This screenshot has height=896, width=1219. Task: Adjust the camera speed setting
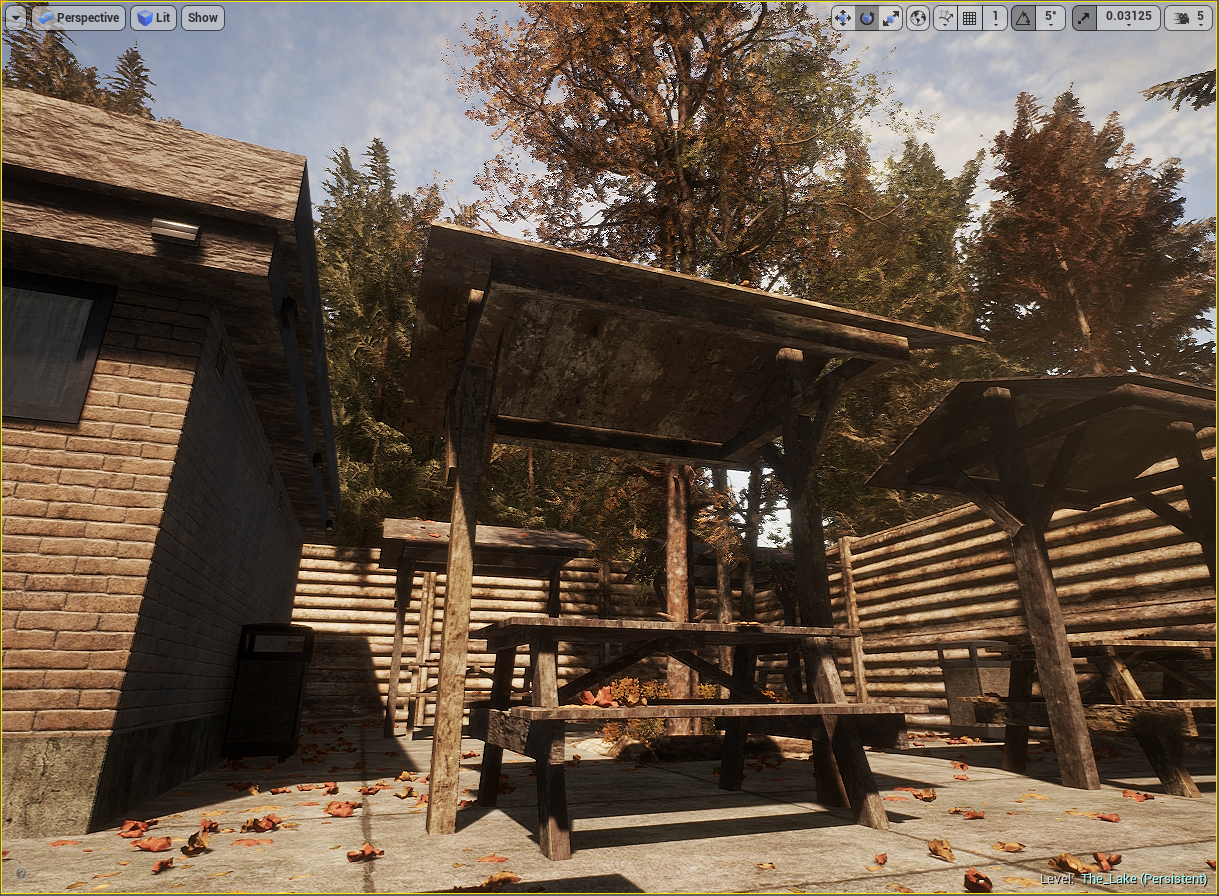click(x=1189, y=17)
